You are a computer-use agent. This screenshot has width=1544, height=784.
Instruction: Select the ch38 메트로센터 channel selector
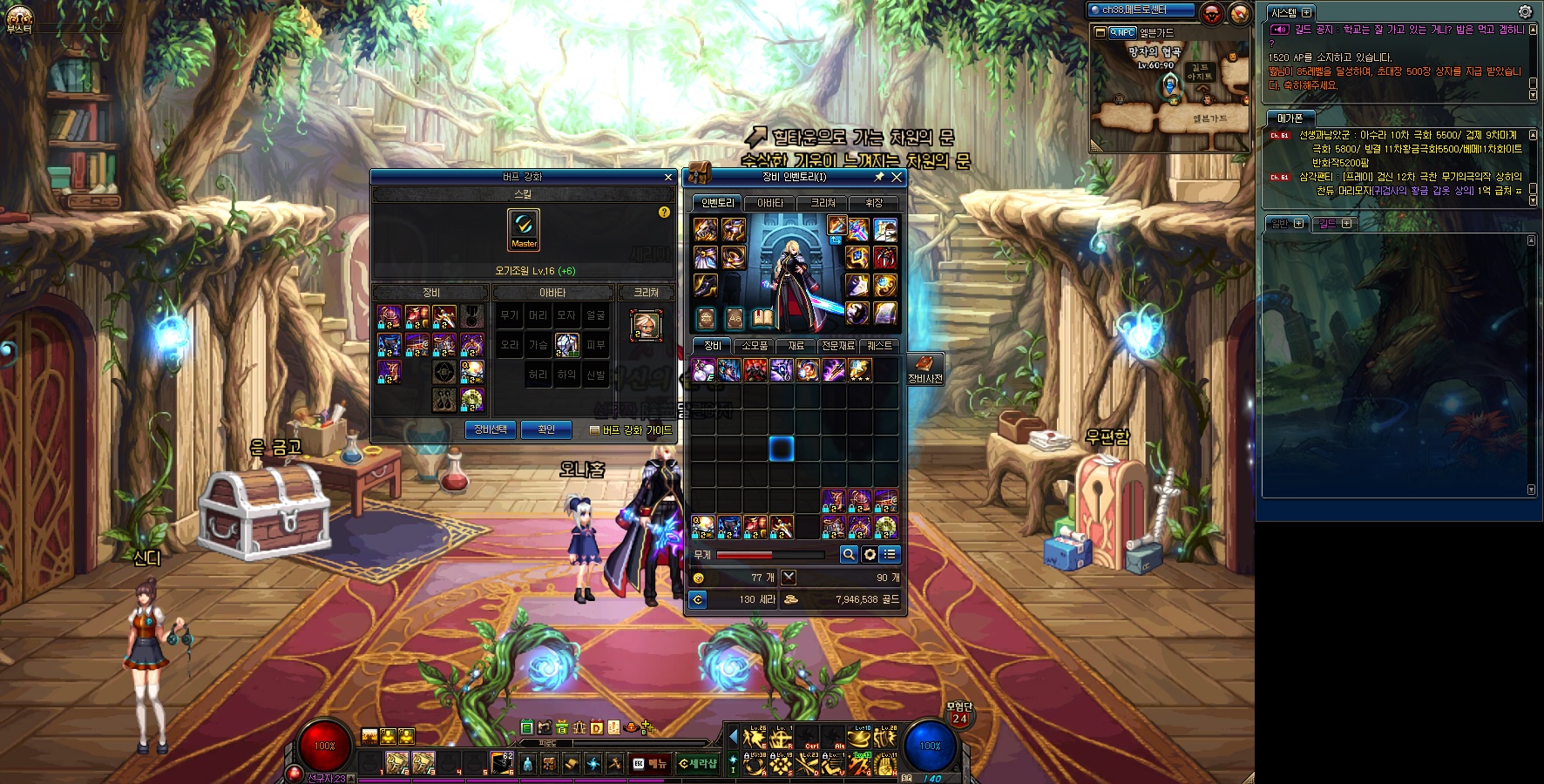[1141, 10]
